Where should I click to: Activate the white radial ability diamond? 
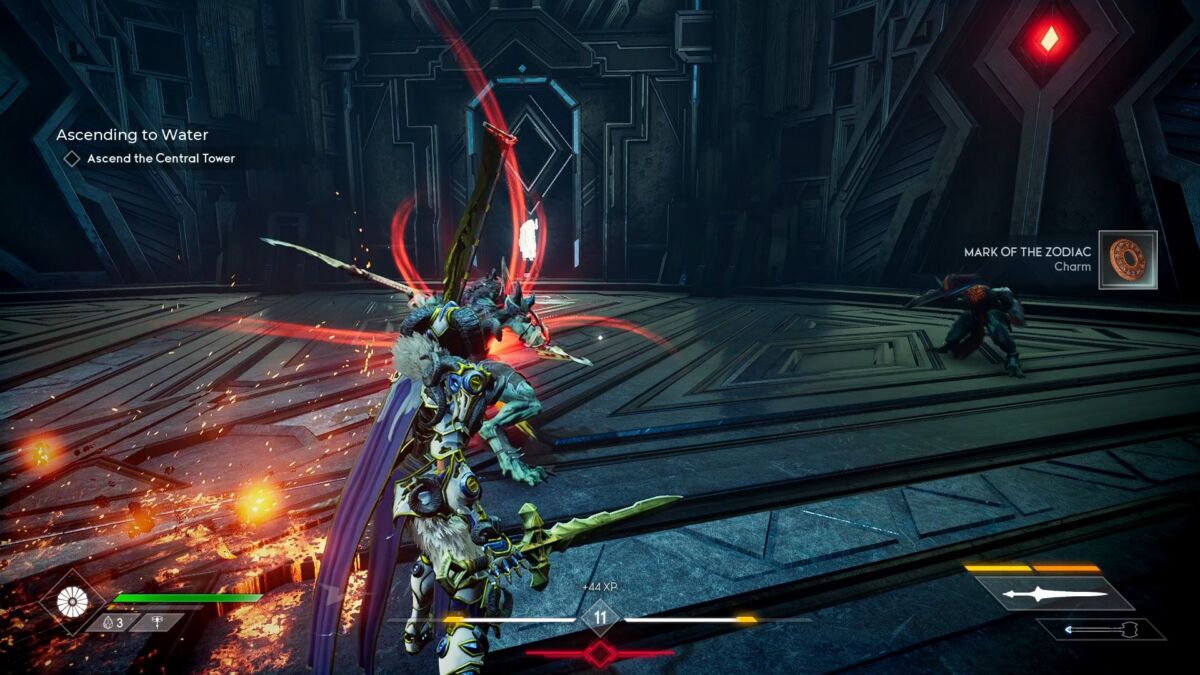73,601
